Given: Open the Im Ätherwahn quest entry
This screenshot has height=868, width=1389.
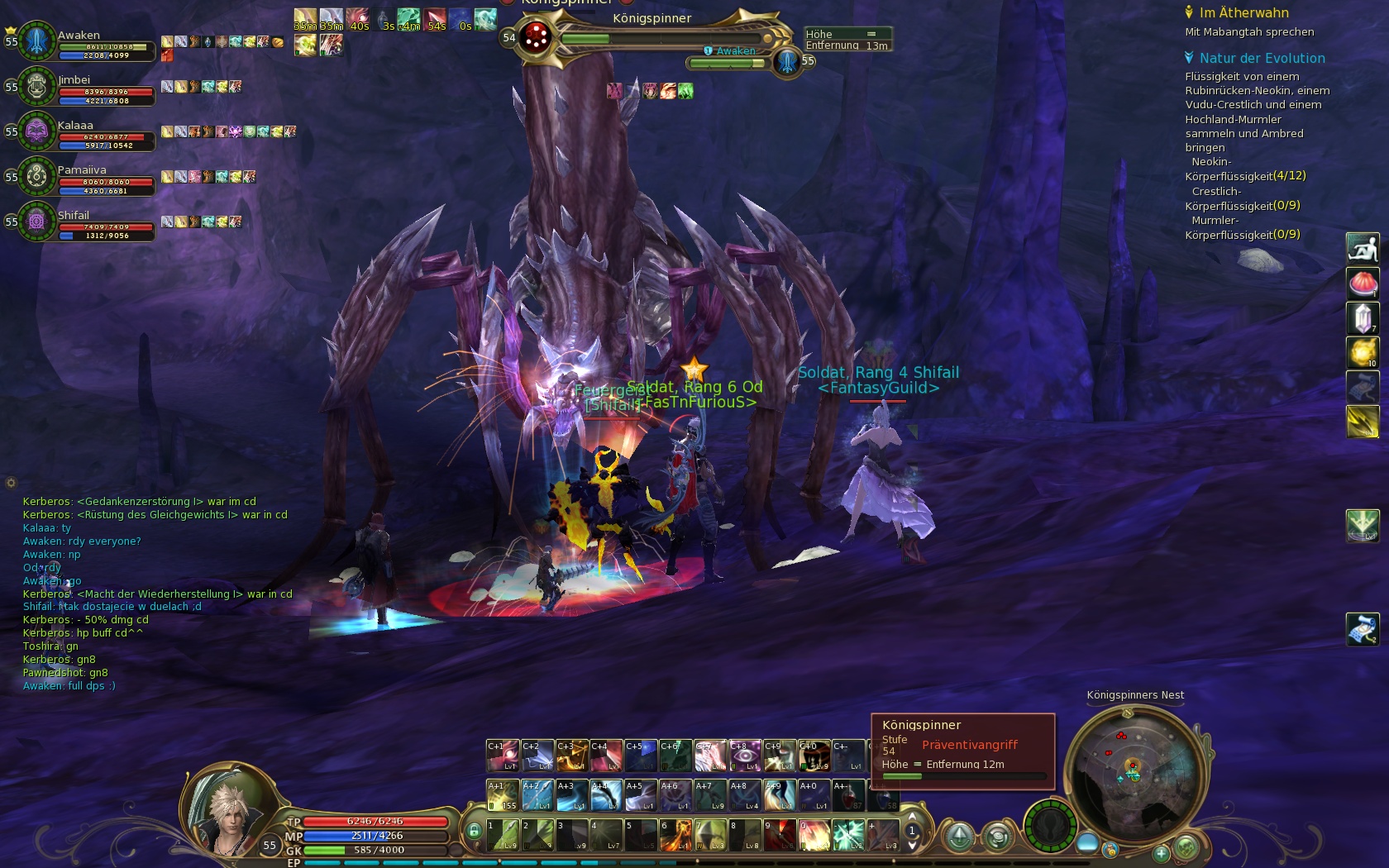Looking at the screenshot, I should pyautogui.click(x=1243, y=13).
